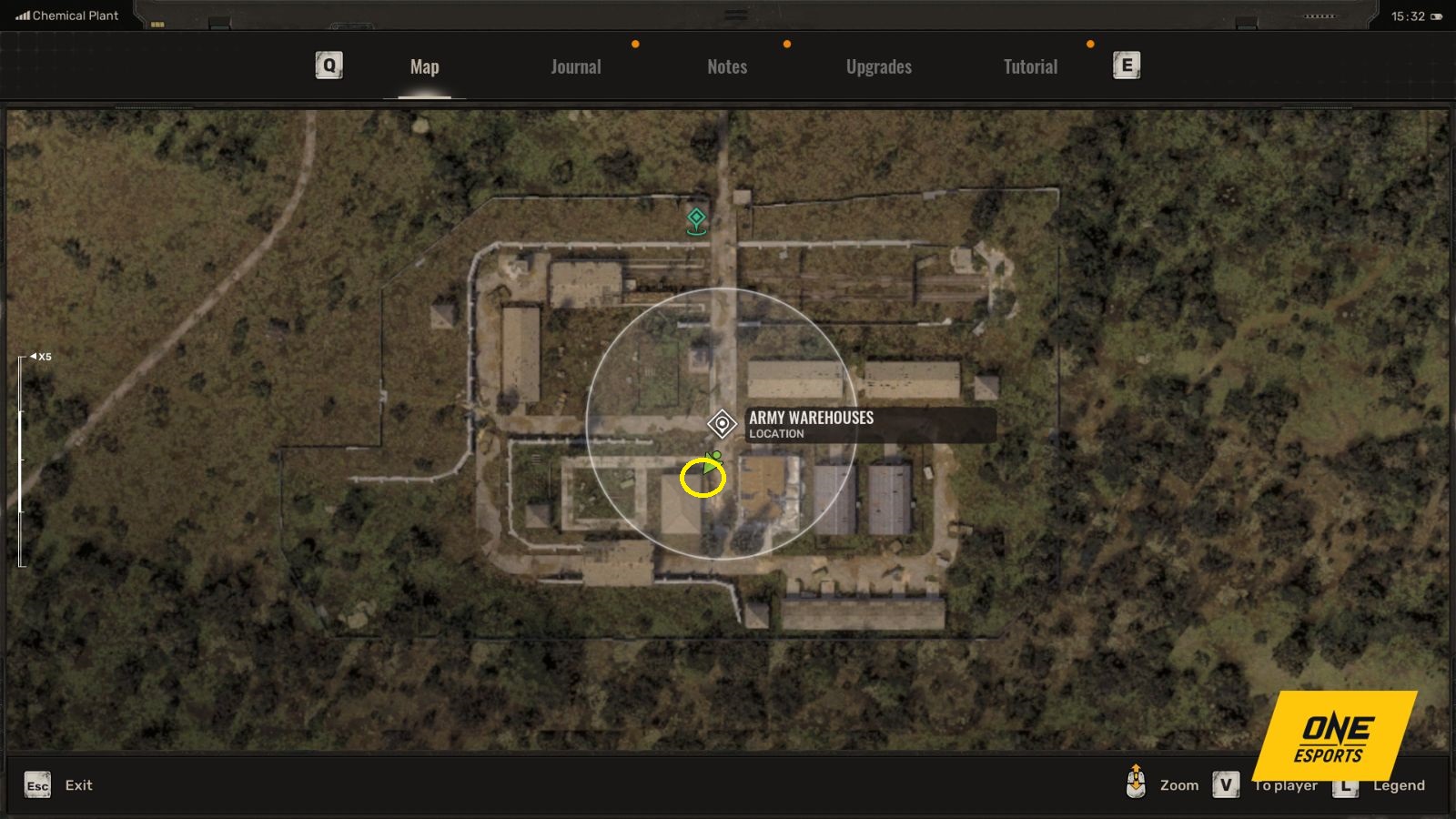The image size is (1456, 819).
Task: Select the Map tab
Action: pos(424,66)
